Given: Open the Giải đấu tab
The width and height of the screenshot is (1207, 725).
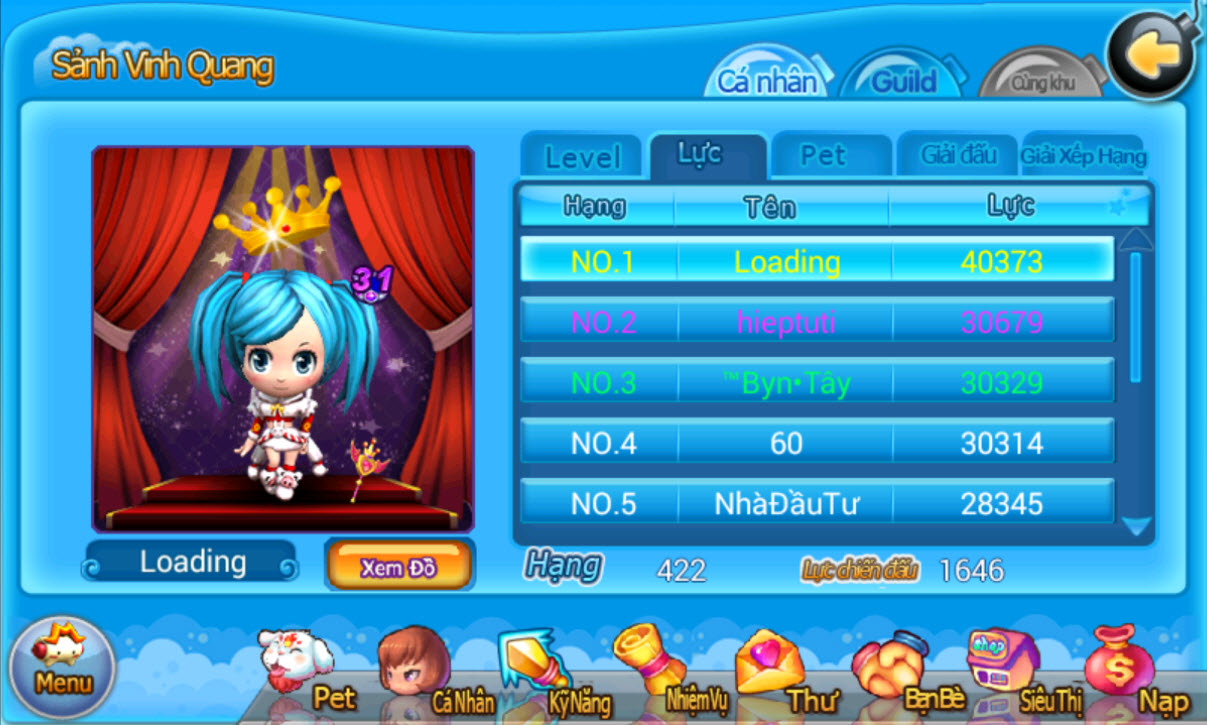Looking at the screenshot, I should click(x=958, y=156).
